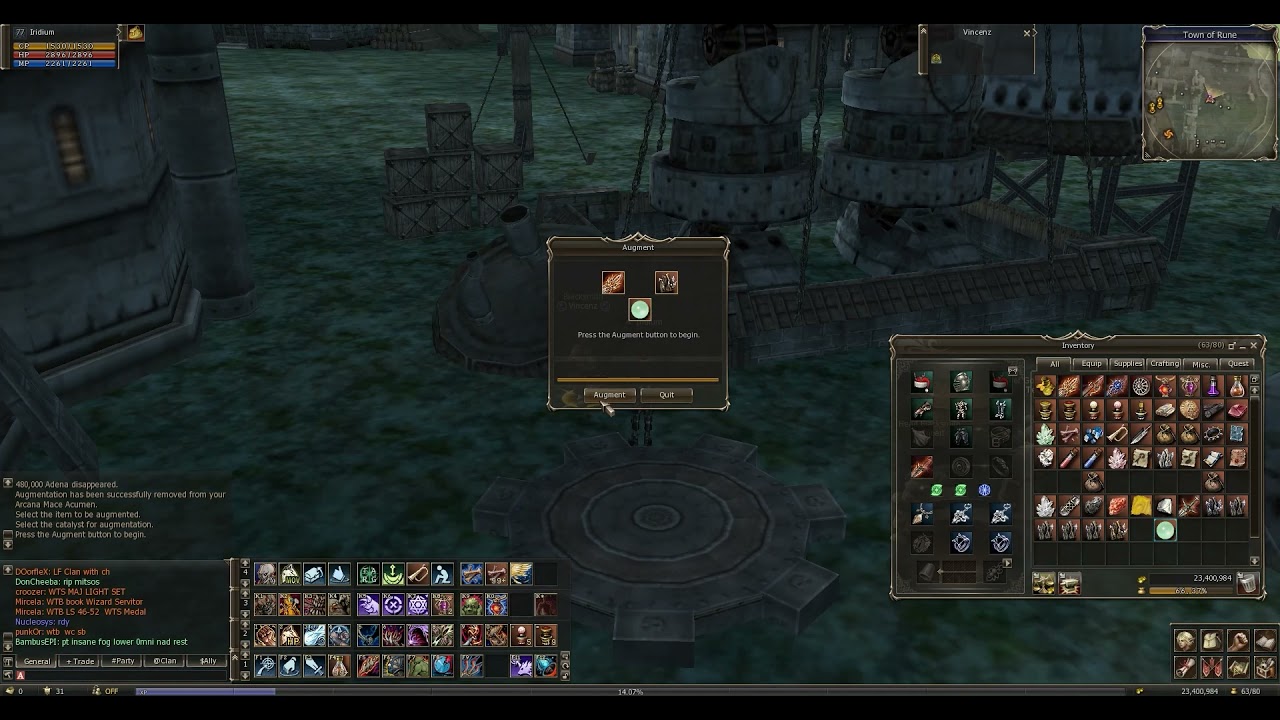Select the purple potion flask in inventory
Screen dimensions: 1280x720
pyautogui.click(x=1213, y=386)
